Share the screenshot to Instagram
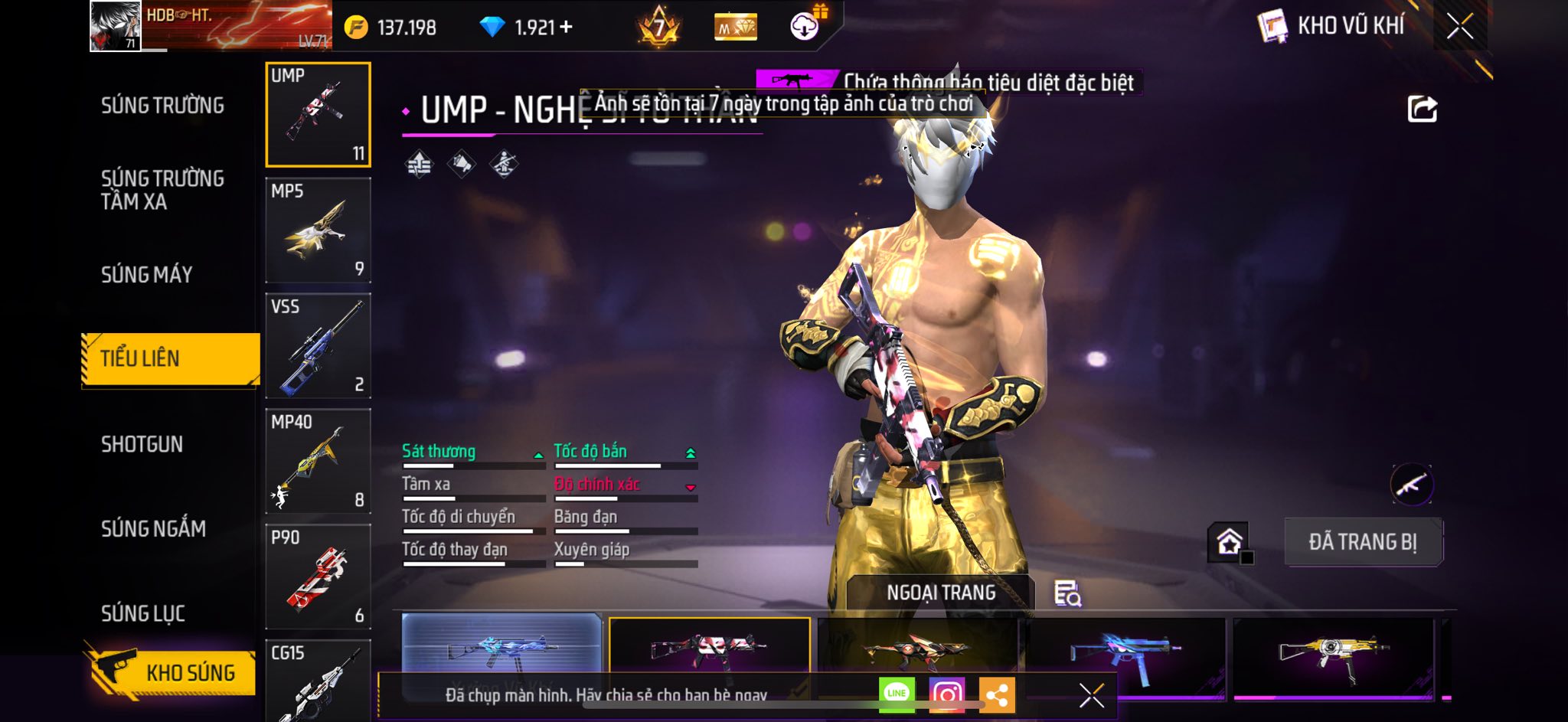Viewport: 1568px width, 722px height. click(947, 694)
